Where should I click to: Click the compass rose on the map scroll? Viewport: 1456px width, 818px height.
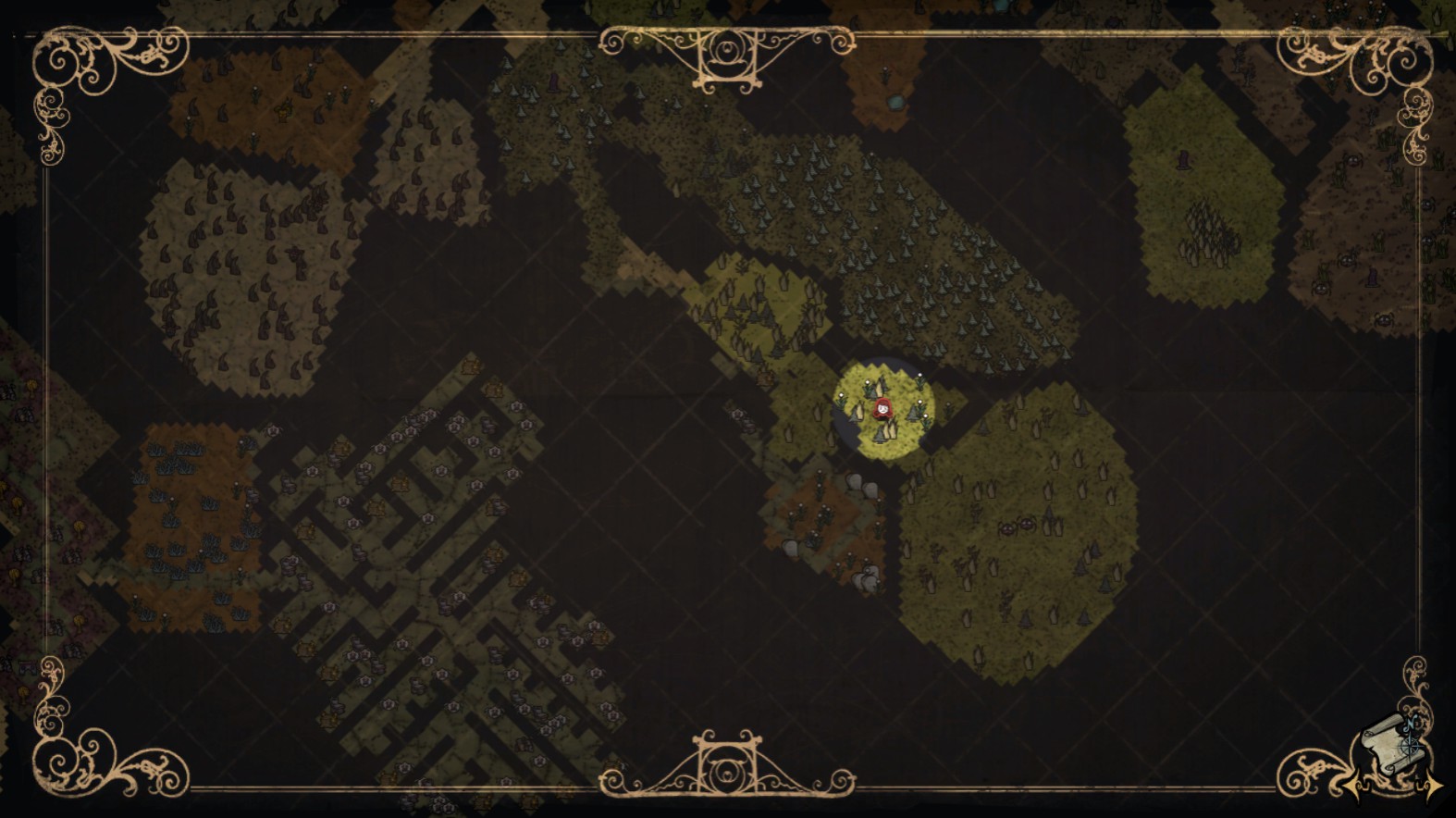pos(1410,747)
